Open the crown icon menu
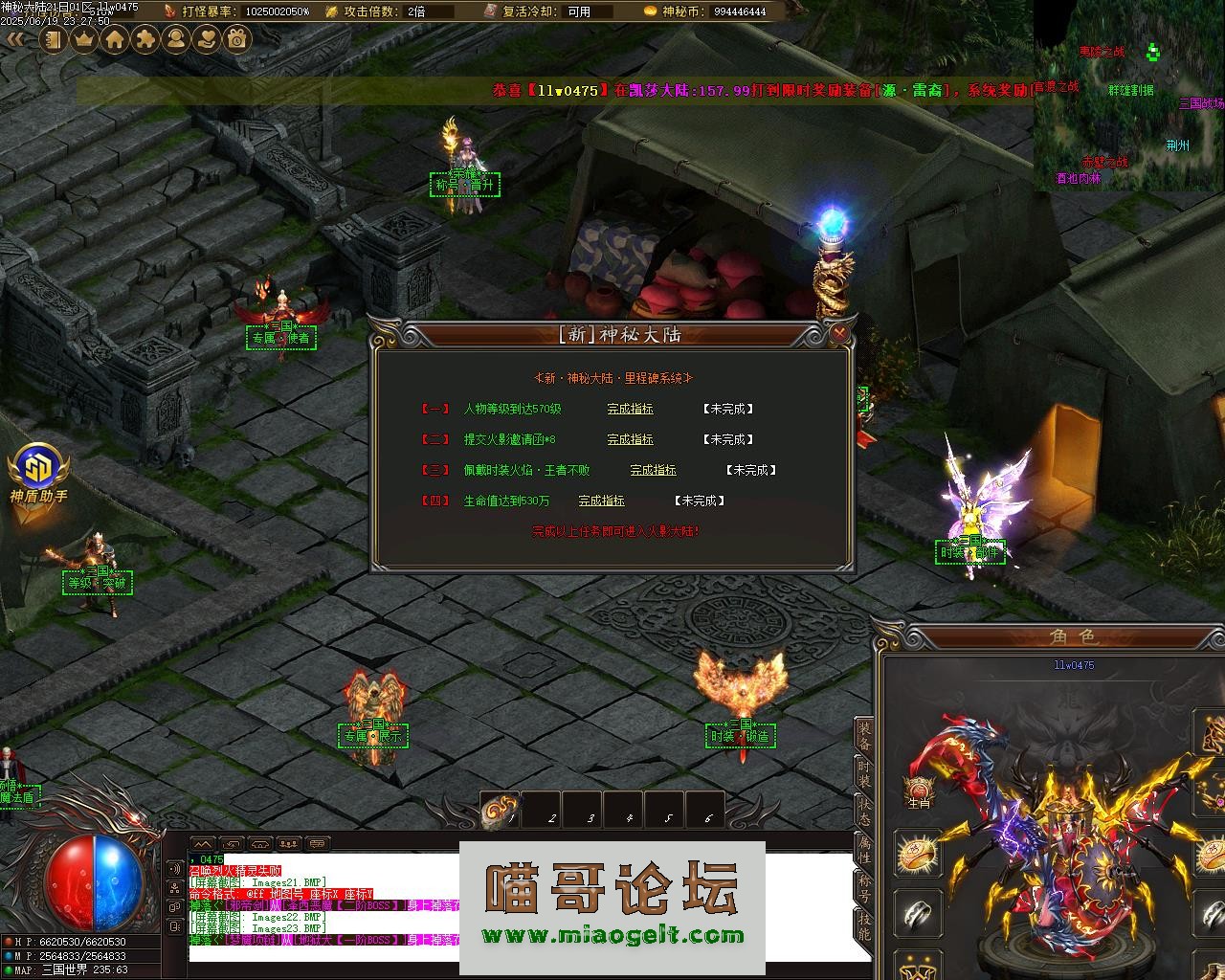This screenshot has width=1225, height=980. pos(84,39)
